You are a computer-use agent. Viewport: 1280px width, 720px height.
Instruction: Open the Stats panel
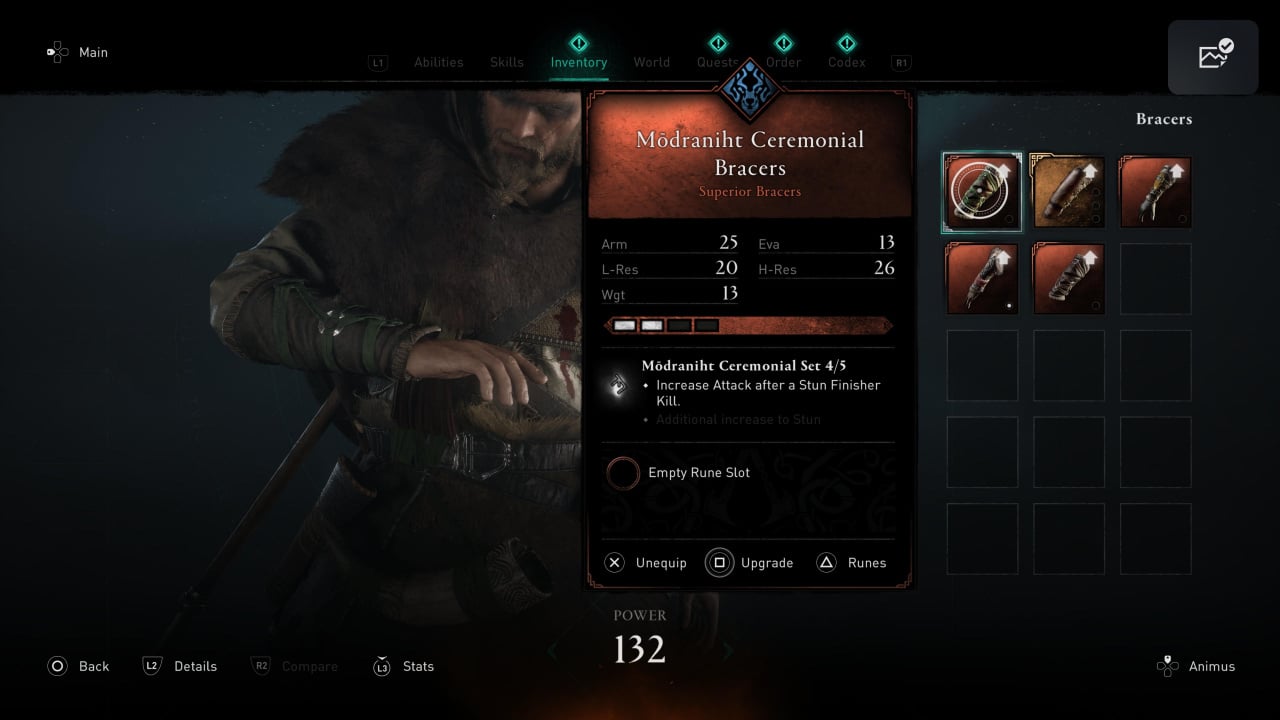click(403, 666)
